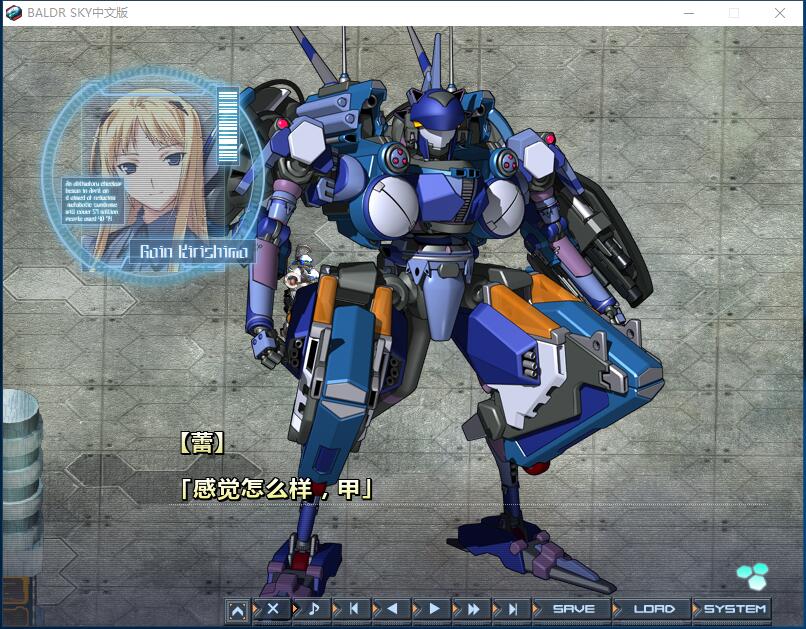Close the BALDR SKY window
Screen dimensions: 806x629
(780, 13)
